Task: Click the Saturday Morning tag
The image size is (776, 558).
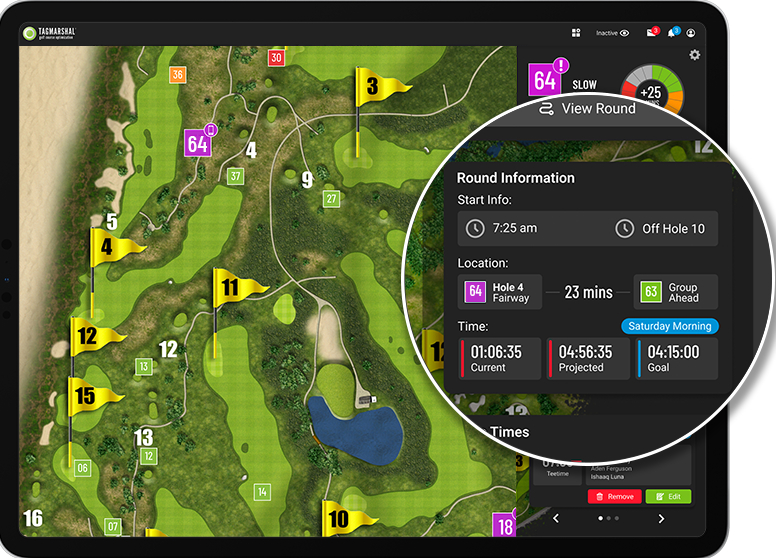Action: [669, 326]
